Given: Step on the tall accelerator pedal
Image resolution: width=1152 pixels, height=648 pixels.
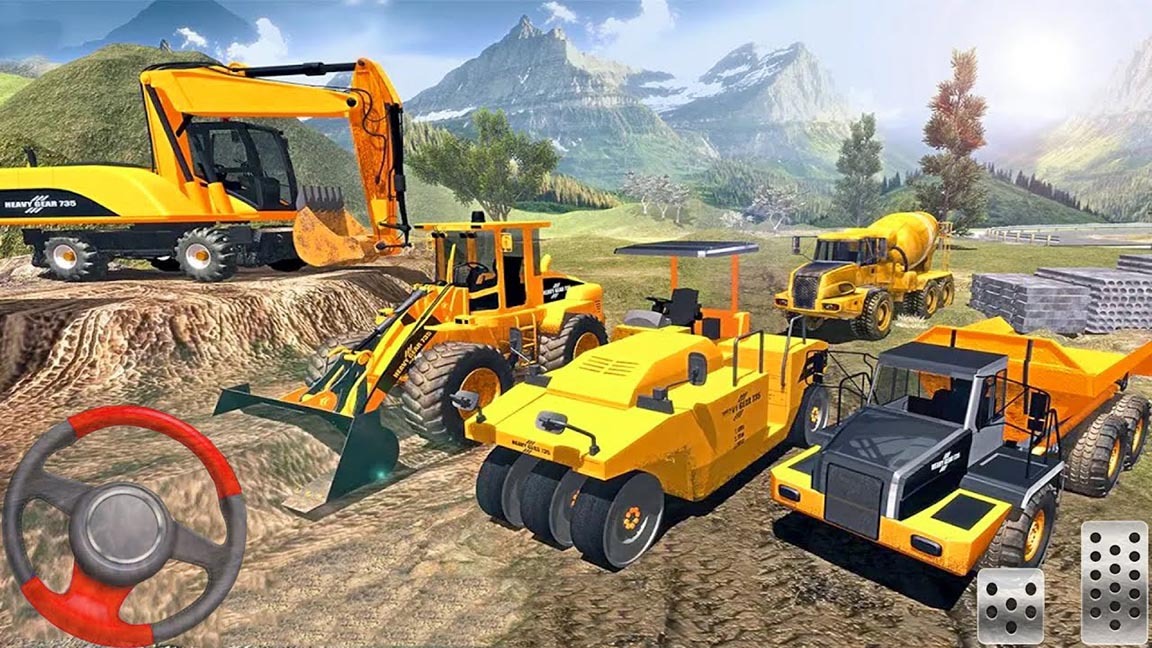Looking at the screenshot, I should coord(1113,582).
